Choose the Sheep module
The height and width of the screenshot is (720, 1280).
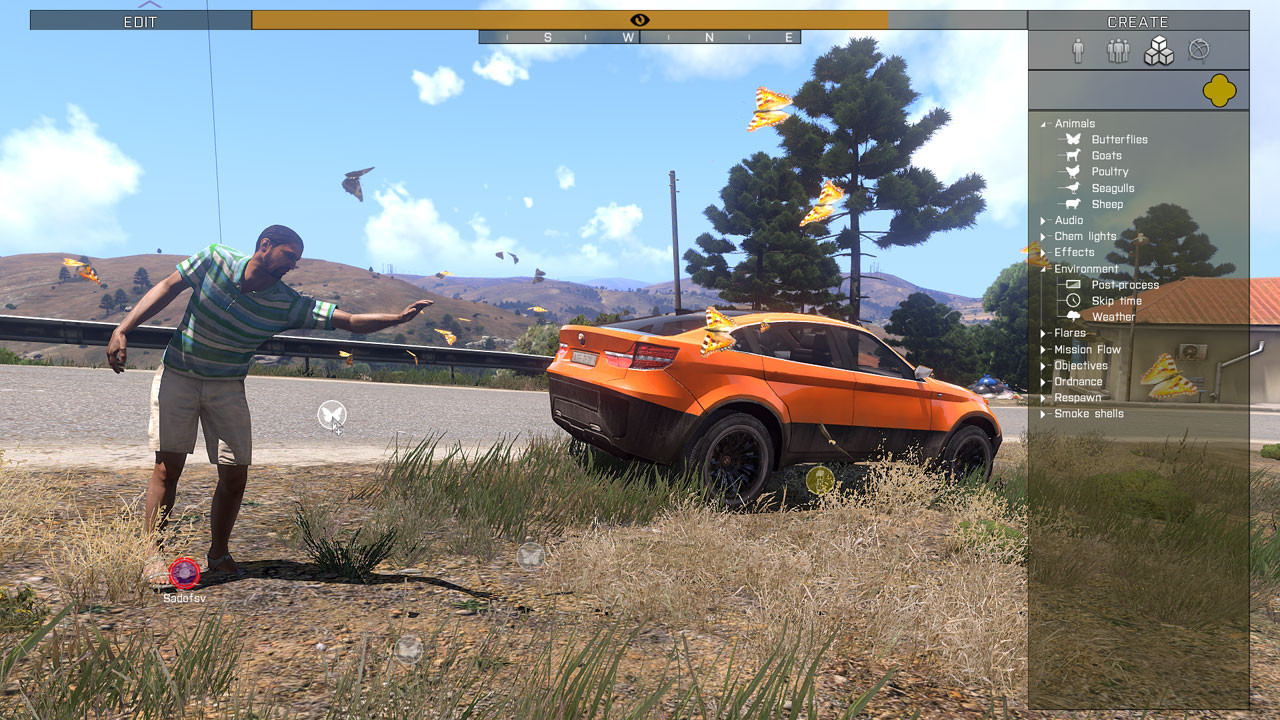(x=1107, y=204)
